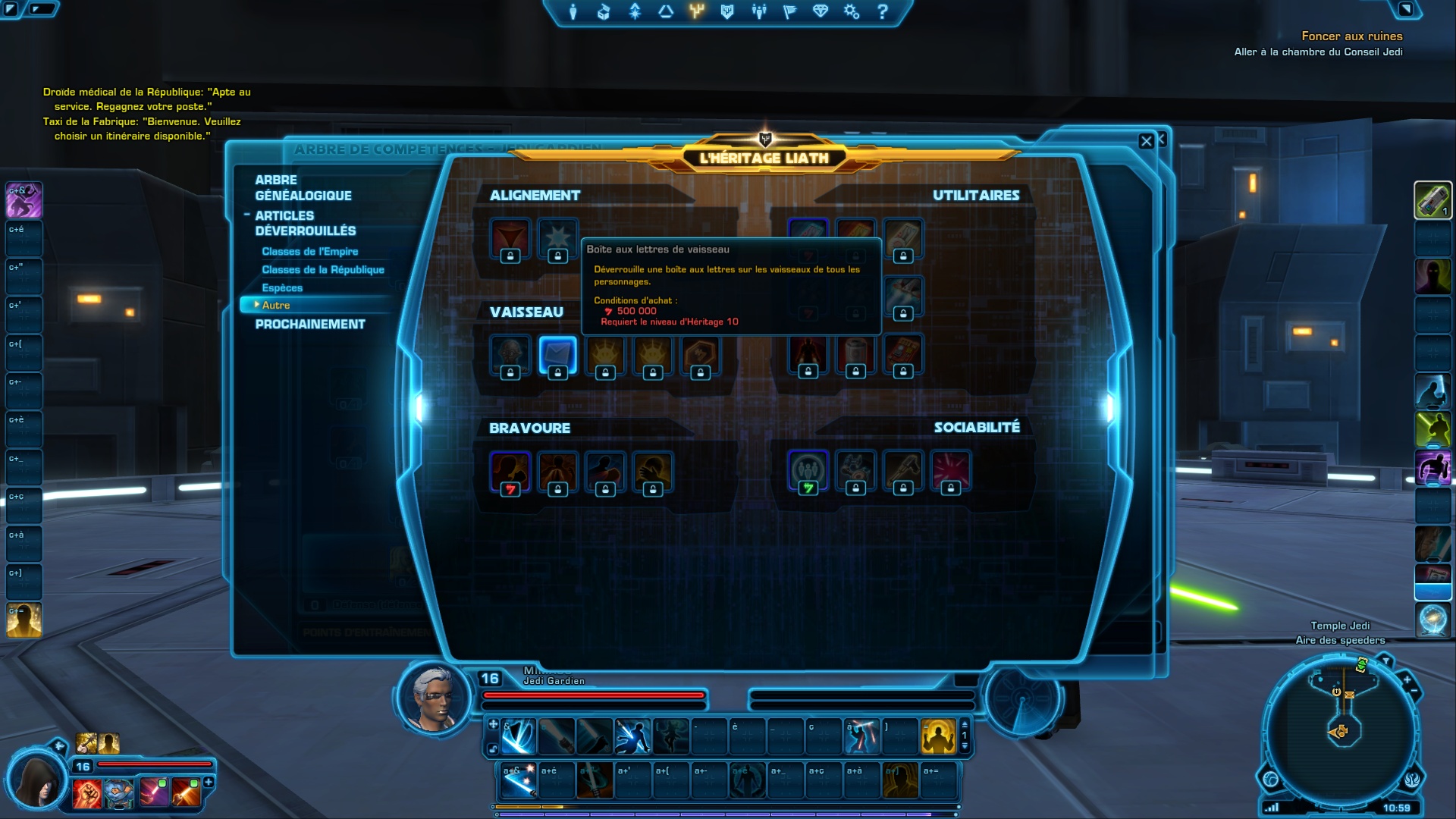Select the first Bravoure unlock icon
The width and height of the screenshot is (1456, 819).
pyautogui.click(x=510, y=472)
